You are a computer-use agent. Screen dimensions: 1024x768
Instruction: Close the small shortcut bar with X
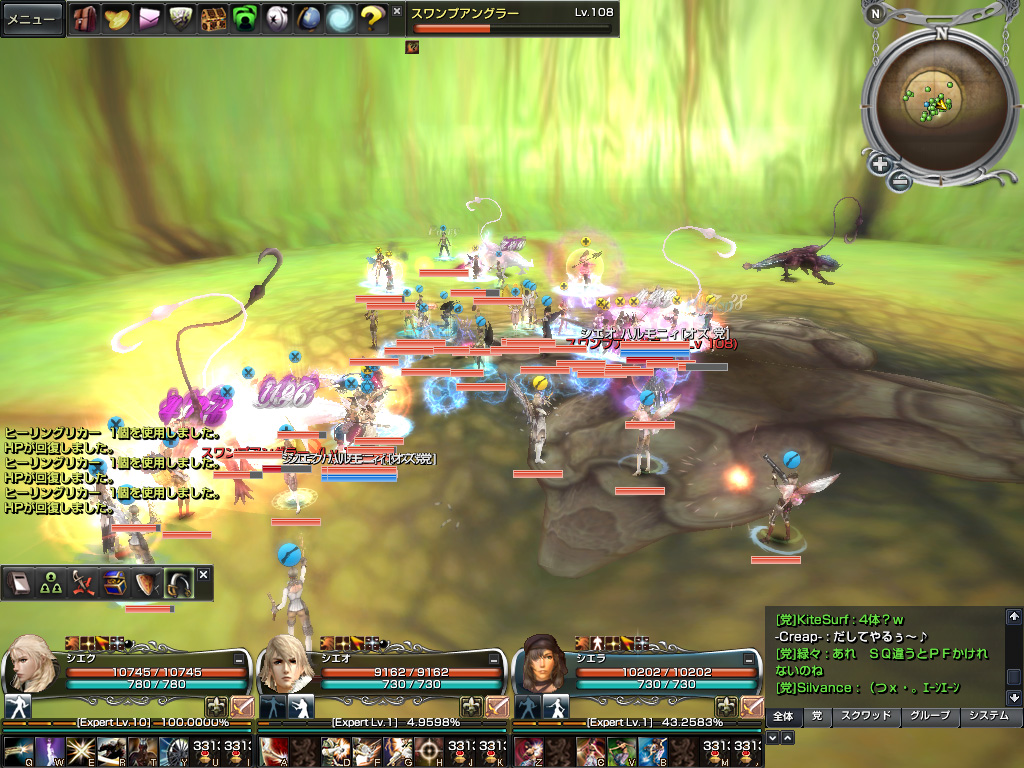203,574
